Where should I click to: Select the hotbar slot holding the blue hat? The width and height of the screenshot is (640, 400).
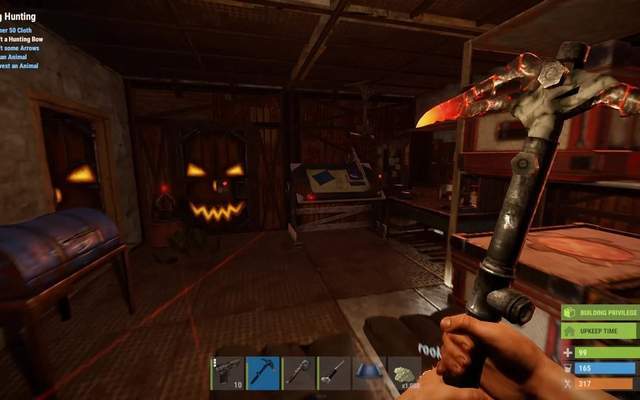[369, 373]
